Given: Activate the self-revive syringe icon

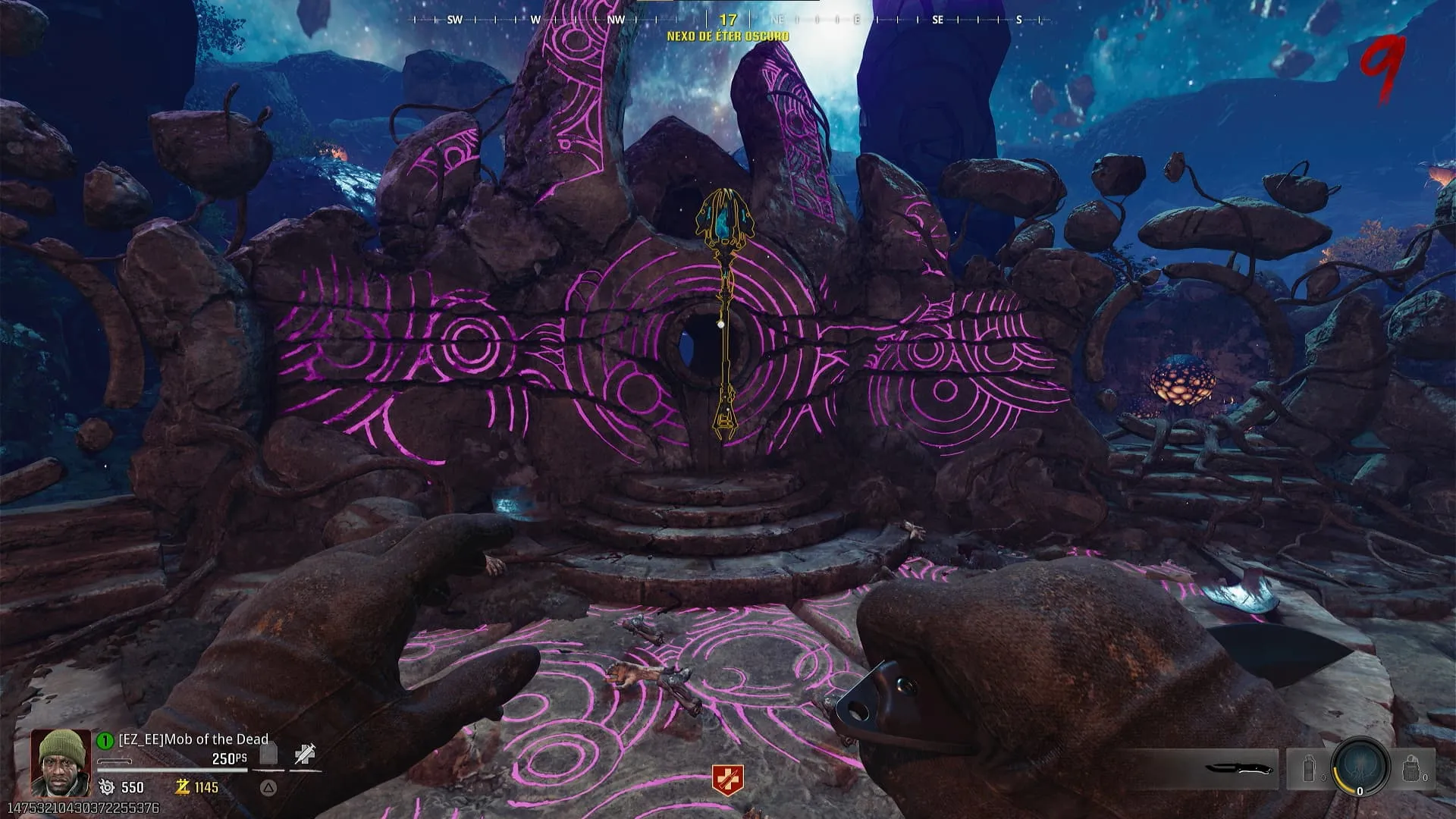Looking at the screenshot, I should click(305, 755).
